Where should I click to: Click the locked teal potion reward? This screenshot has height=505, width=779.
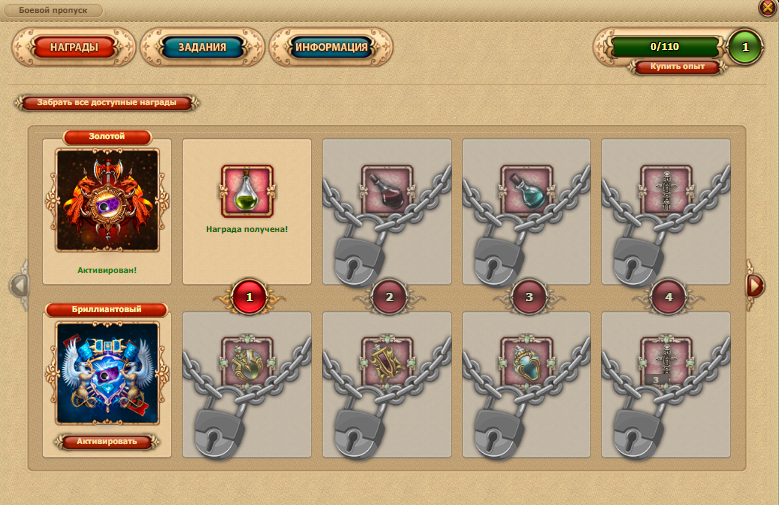click(x=526, y=189)
